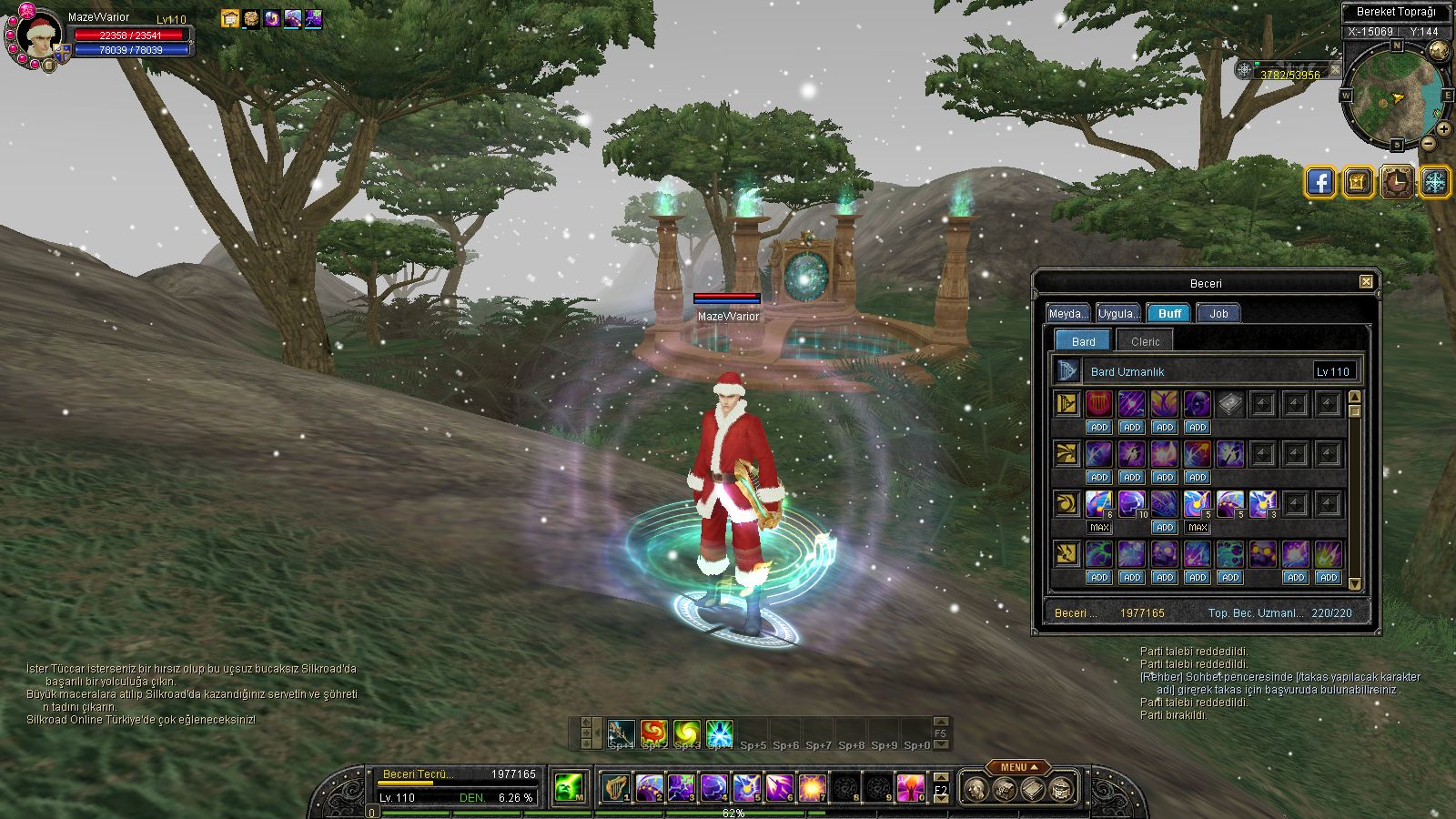Open the Job tab in Beceri window
Screen dimensions: 1456x819
[x=1218, y=313]
